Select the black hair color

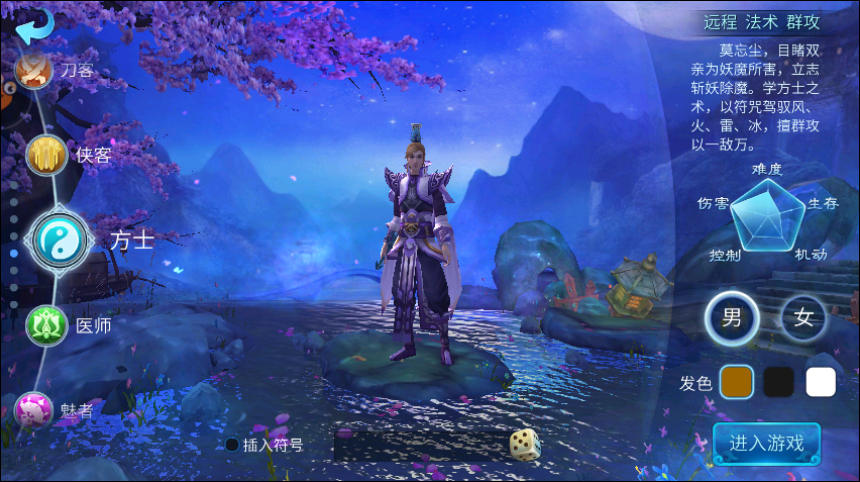tap(778, 382)
